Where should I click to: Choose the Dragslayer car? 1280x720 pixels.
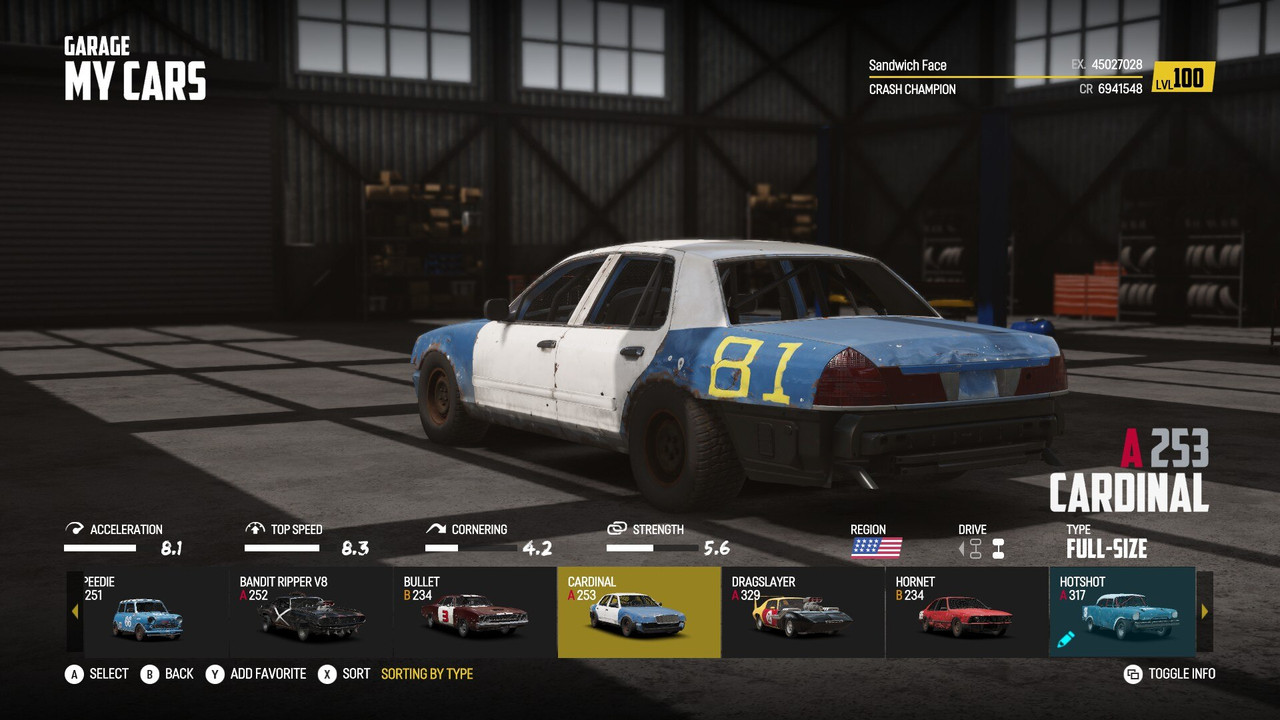pos(802,614)
